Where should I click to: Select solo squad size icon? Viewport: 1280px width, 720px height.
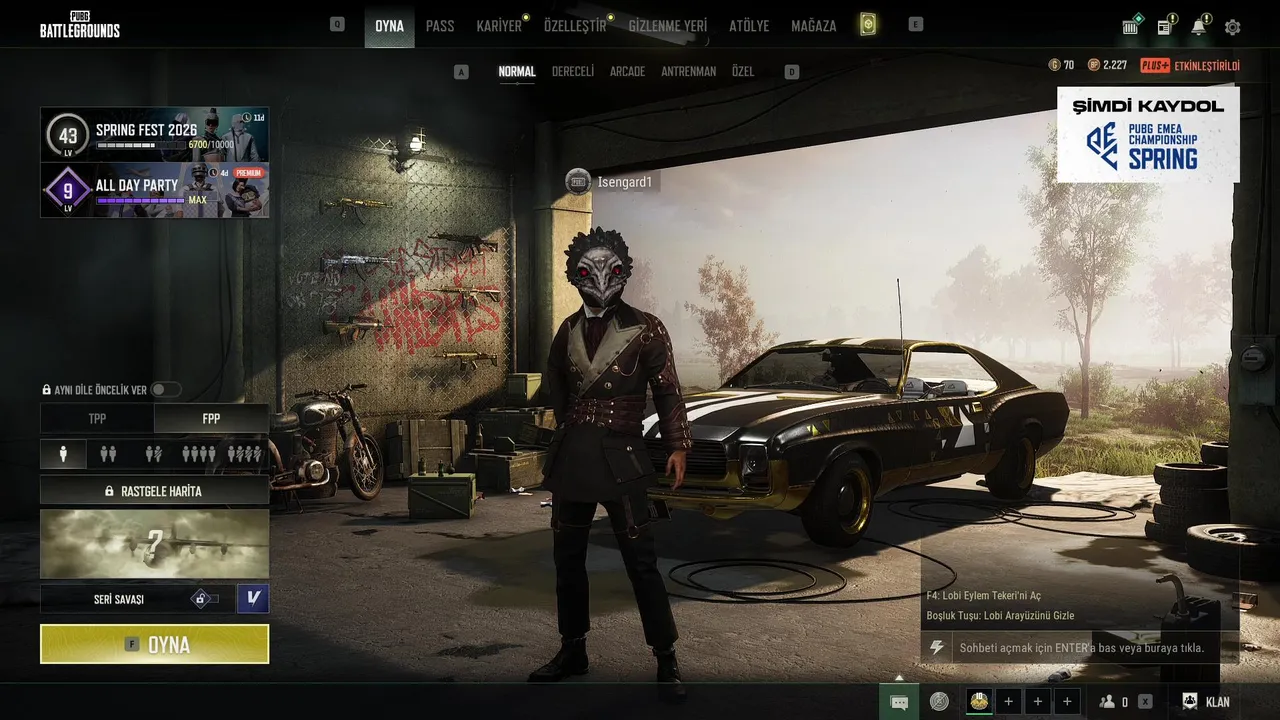click(63, 454)
